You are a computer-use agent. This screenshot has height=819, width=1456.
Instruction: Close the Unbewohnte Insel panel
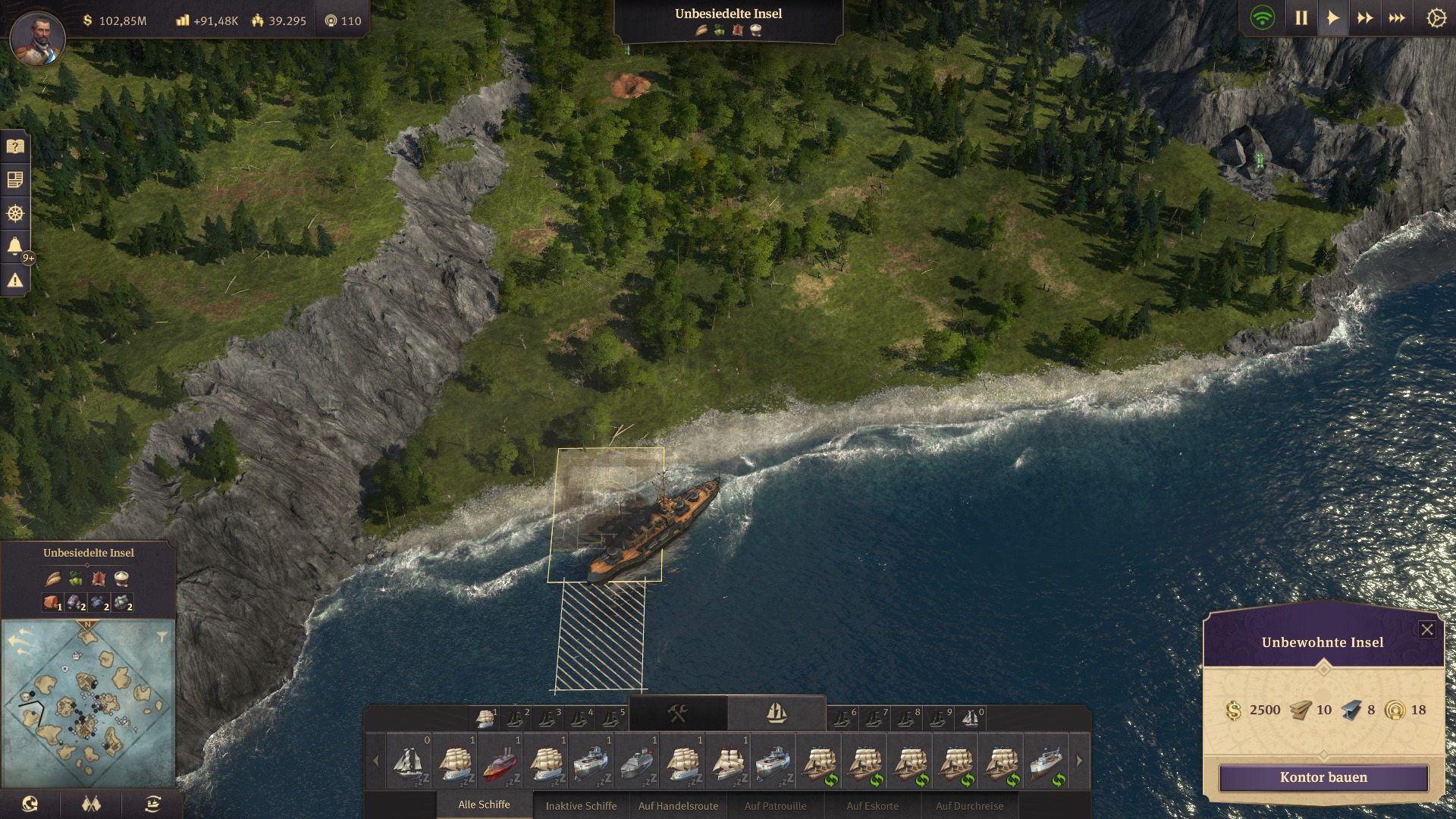coord(1426,629)
